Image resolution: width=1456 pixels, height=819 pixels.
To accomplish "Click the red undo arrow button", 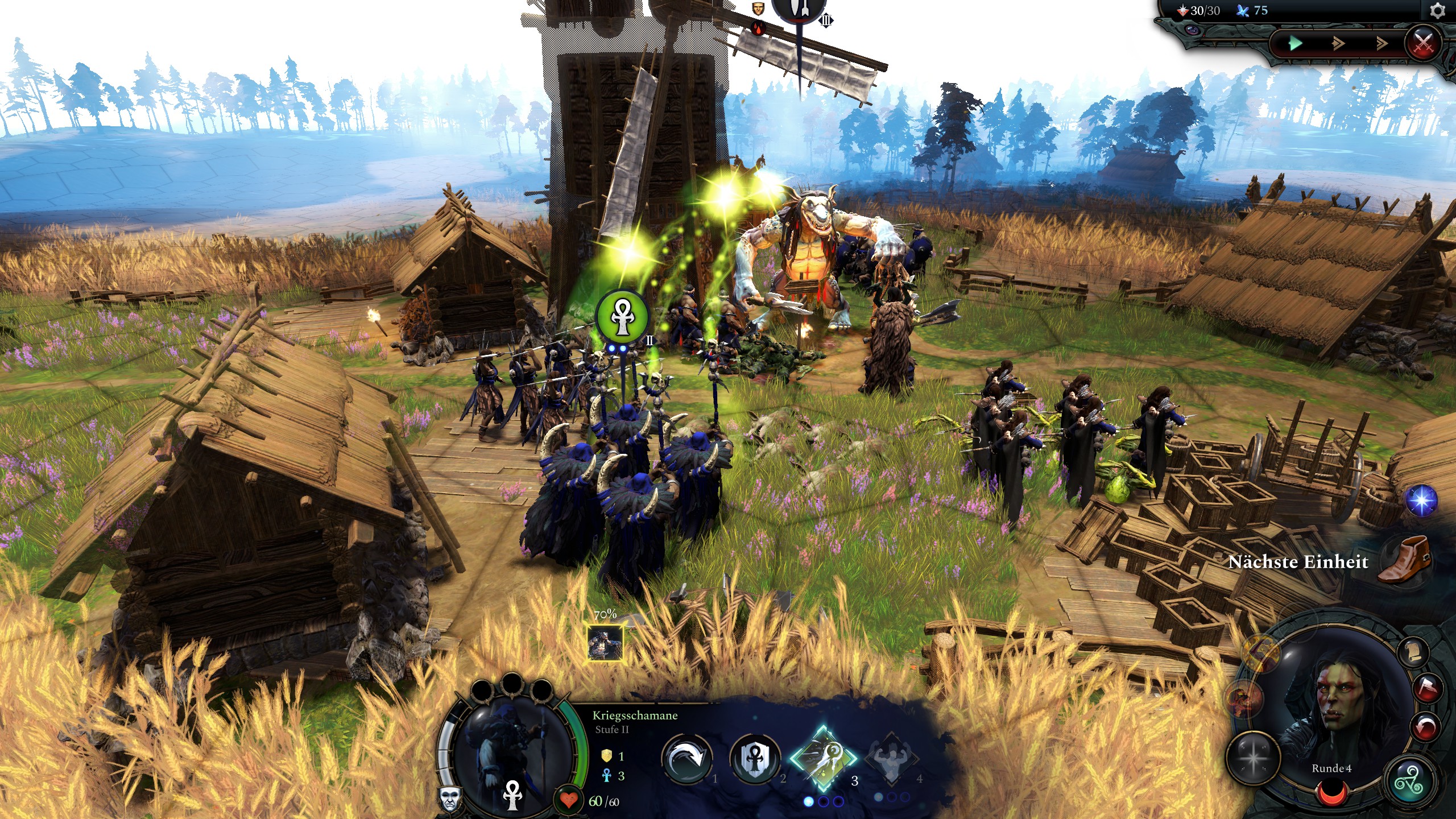I will 1426,727.
